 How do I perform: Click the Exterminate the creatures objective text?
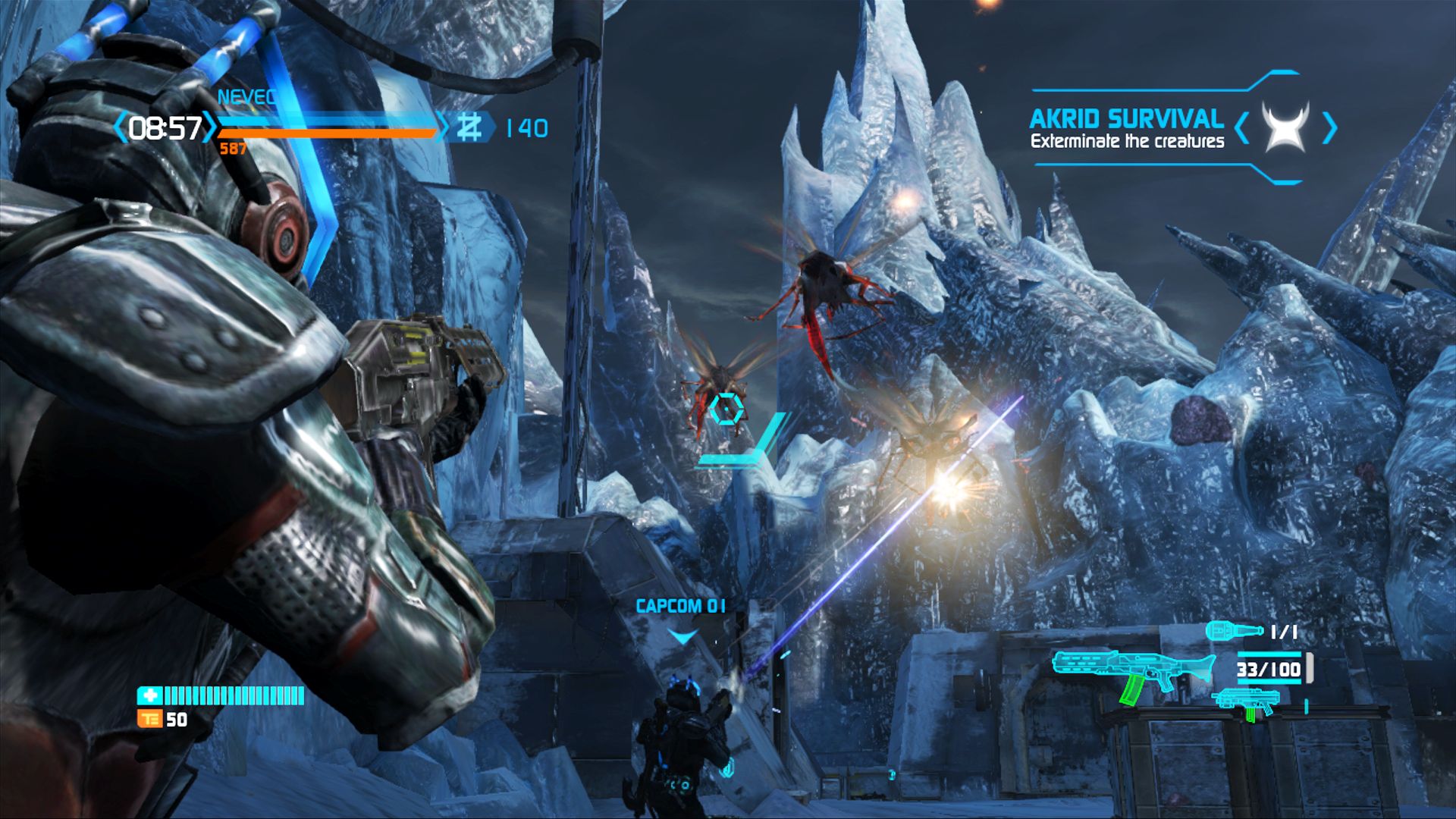click(1128, 141)
